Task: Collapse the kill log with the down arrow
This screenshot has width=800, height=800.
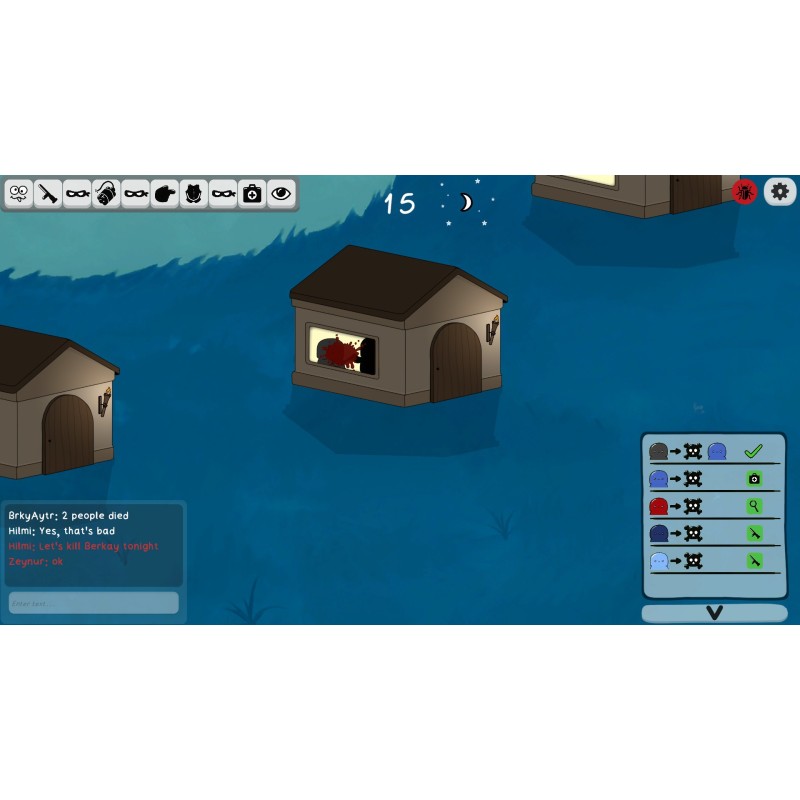Action: pos(714,613)
